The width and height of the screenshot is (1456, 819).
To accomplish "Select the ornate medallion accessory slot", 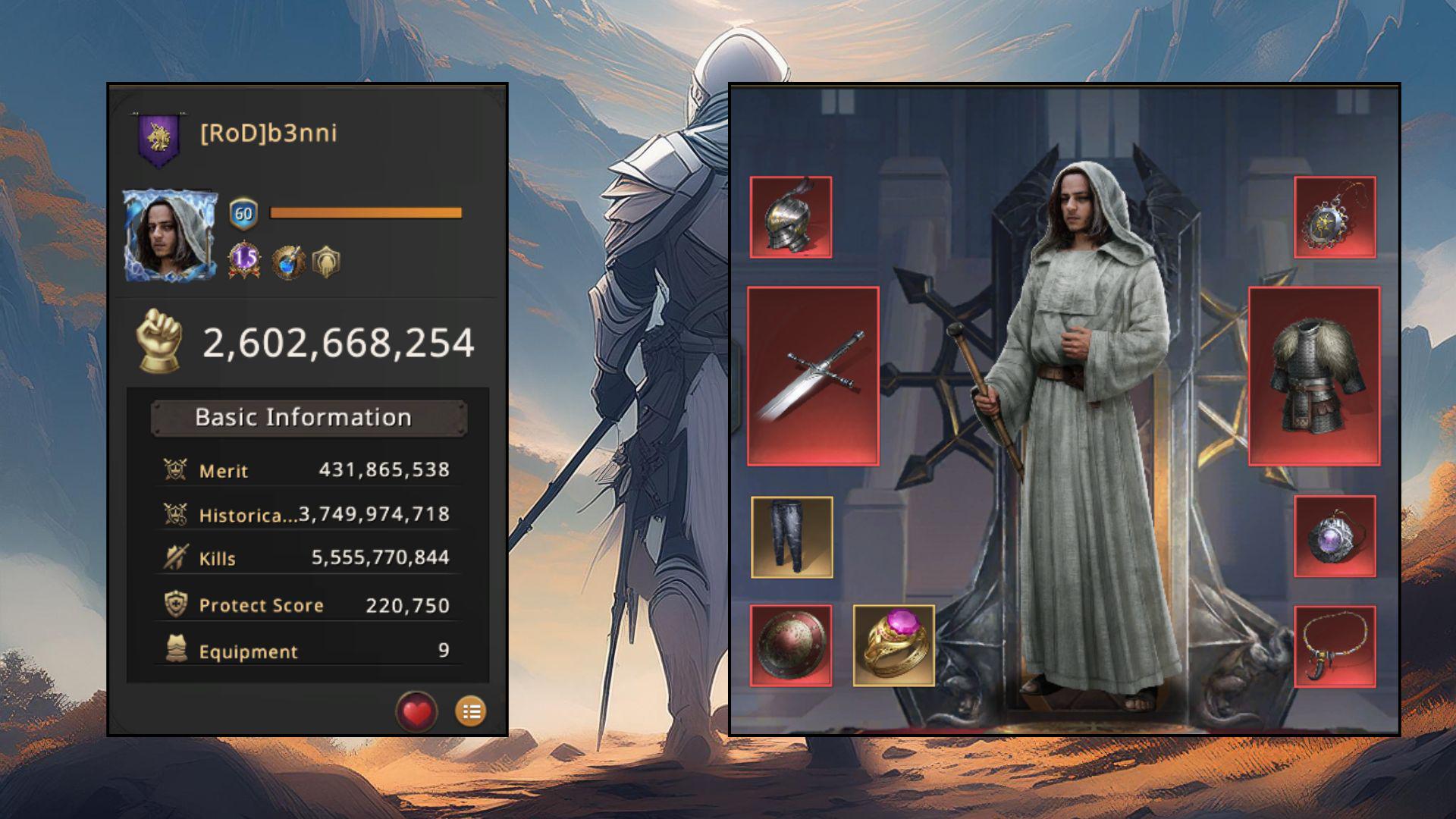I will (1335, 218).
